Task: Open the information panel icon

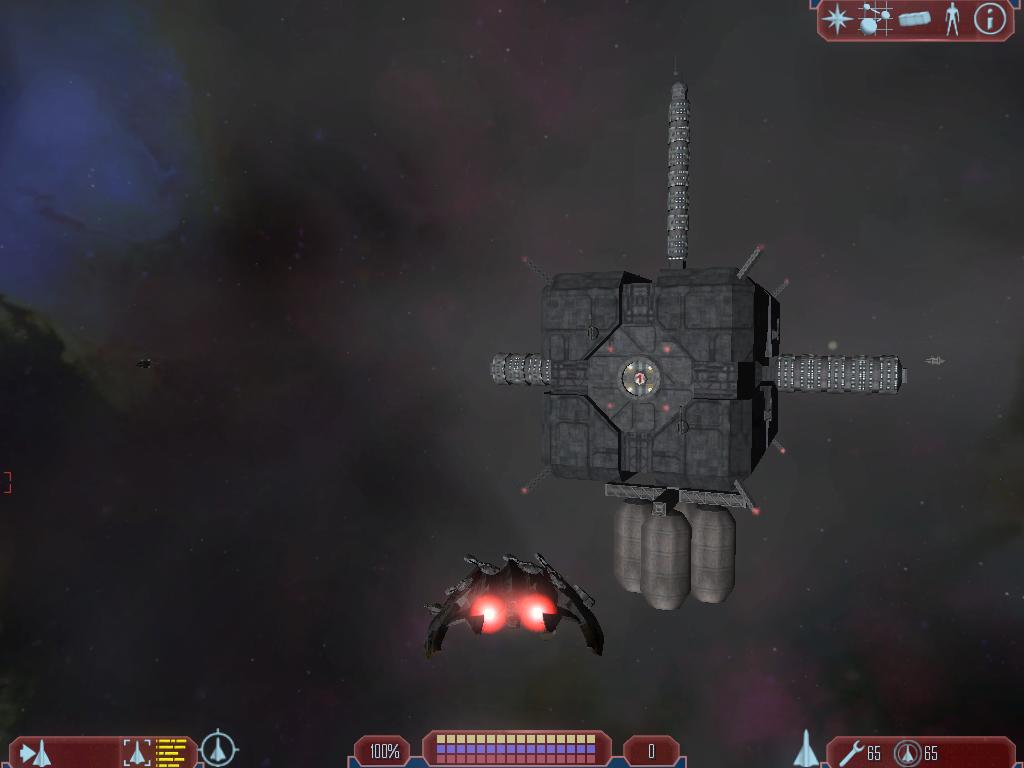Action: pos(989,19)
